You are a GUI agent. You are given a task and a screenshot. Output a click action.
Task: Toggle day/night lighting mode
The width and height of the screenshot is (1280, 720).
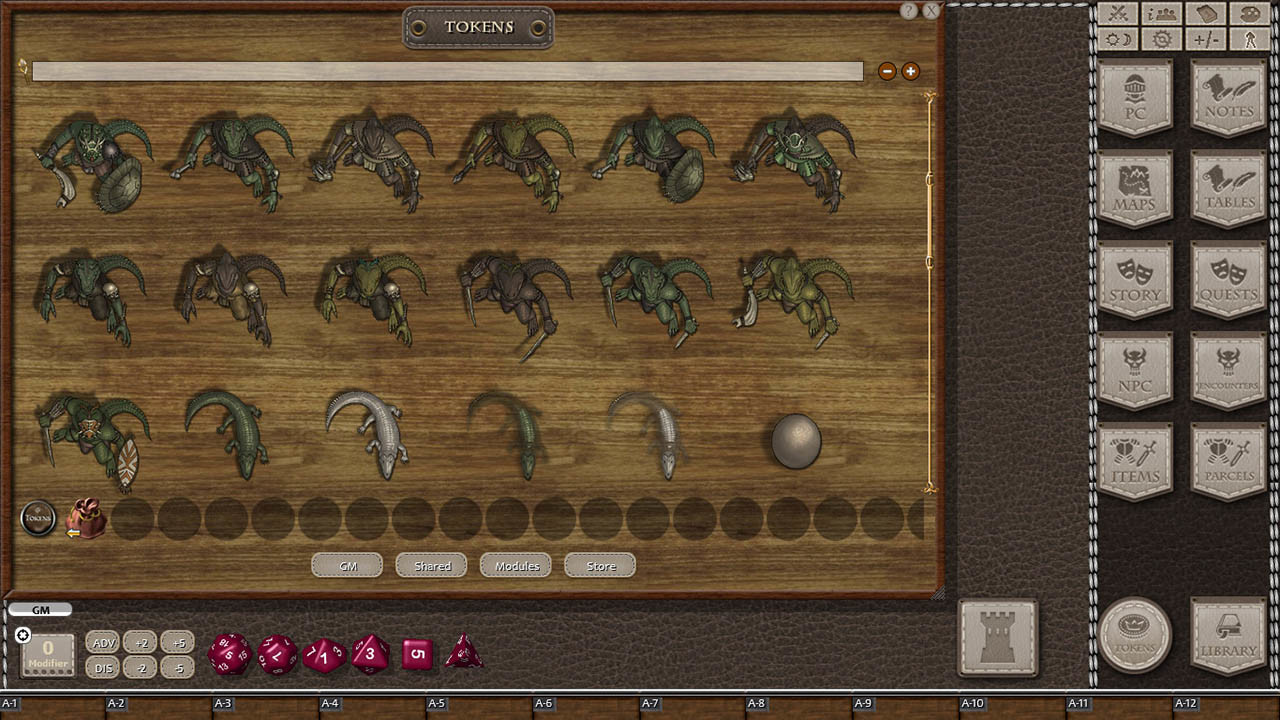click(1118, 39)
